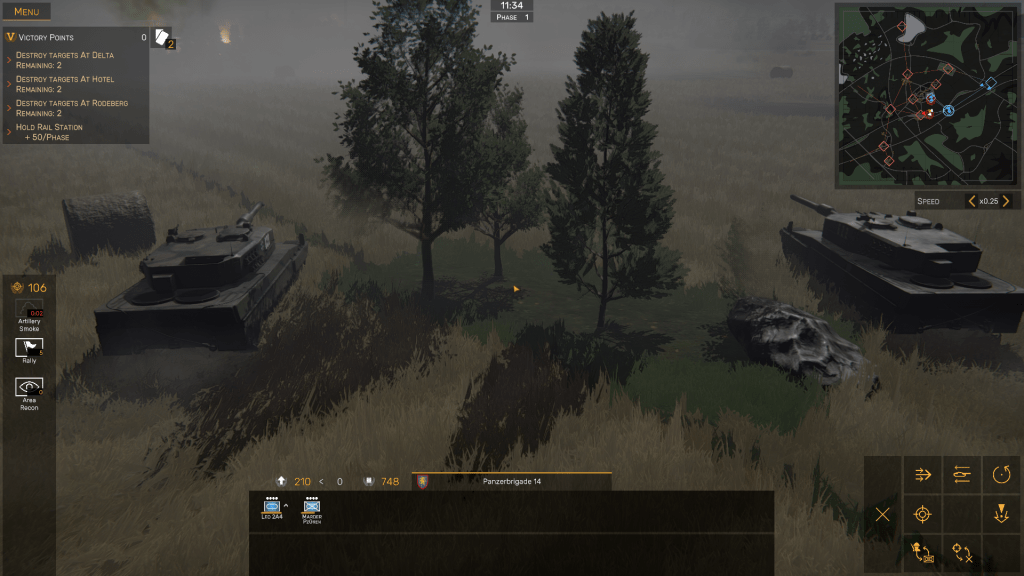
Task: Click the fast move triple-arrow command
Action: (923, 475)
